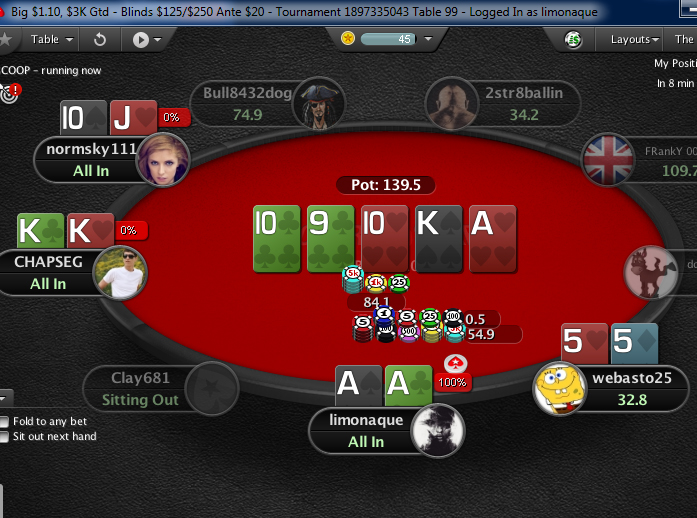Click the hand replay arrow button

point(100,40)
